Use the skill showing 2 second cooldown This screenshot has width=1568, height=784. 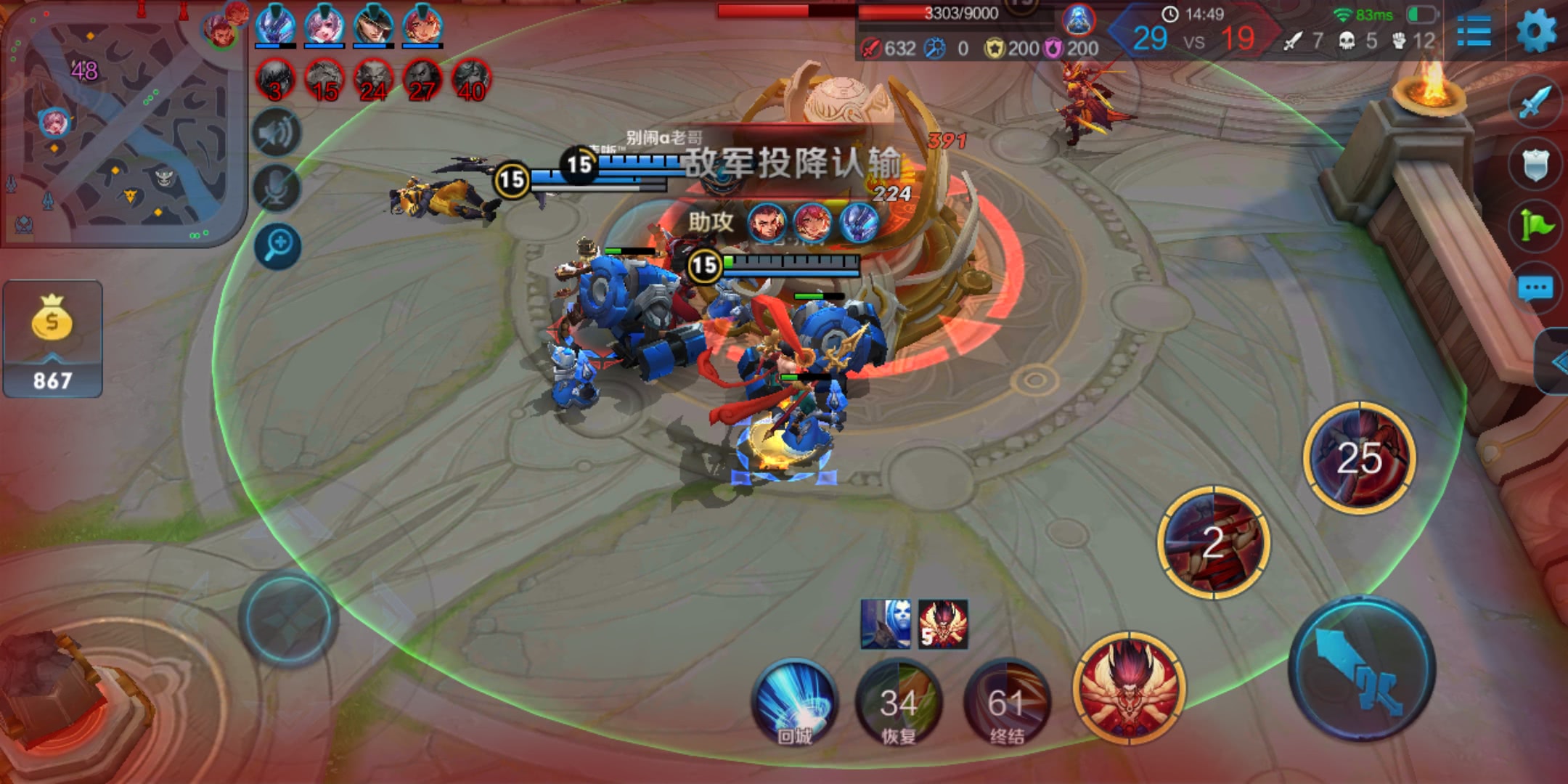coord(1213,542)
